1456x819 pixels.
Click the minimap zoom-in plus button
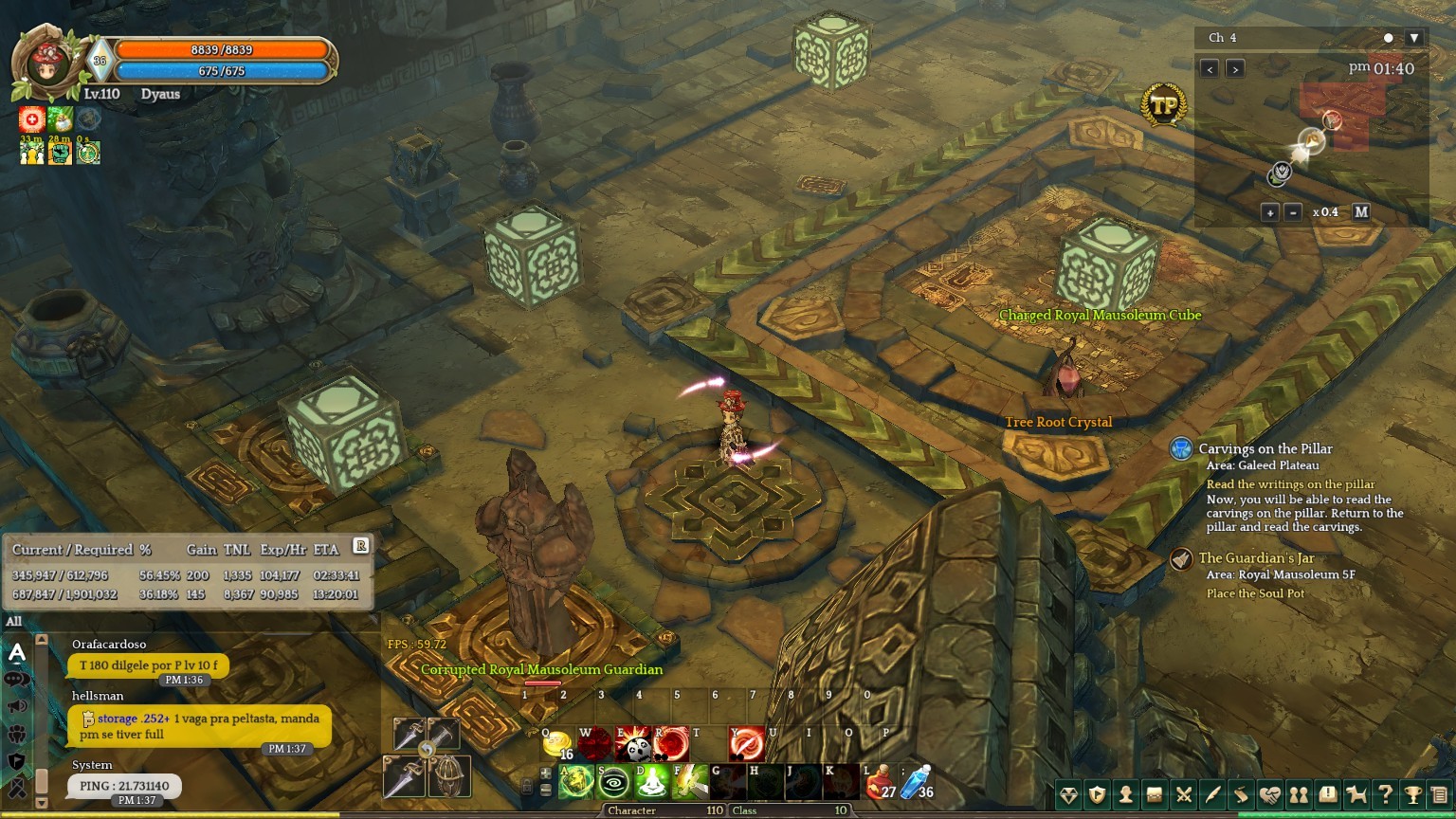coord(1270,212)
